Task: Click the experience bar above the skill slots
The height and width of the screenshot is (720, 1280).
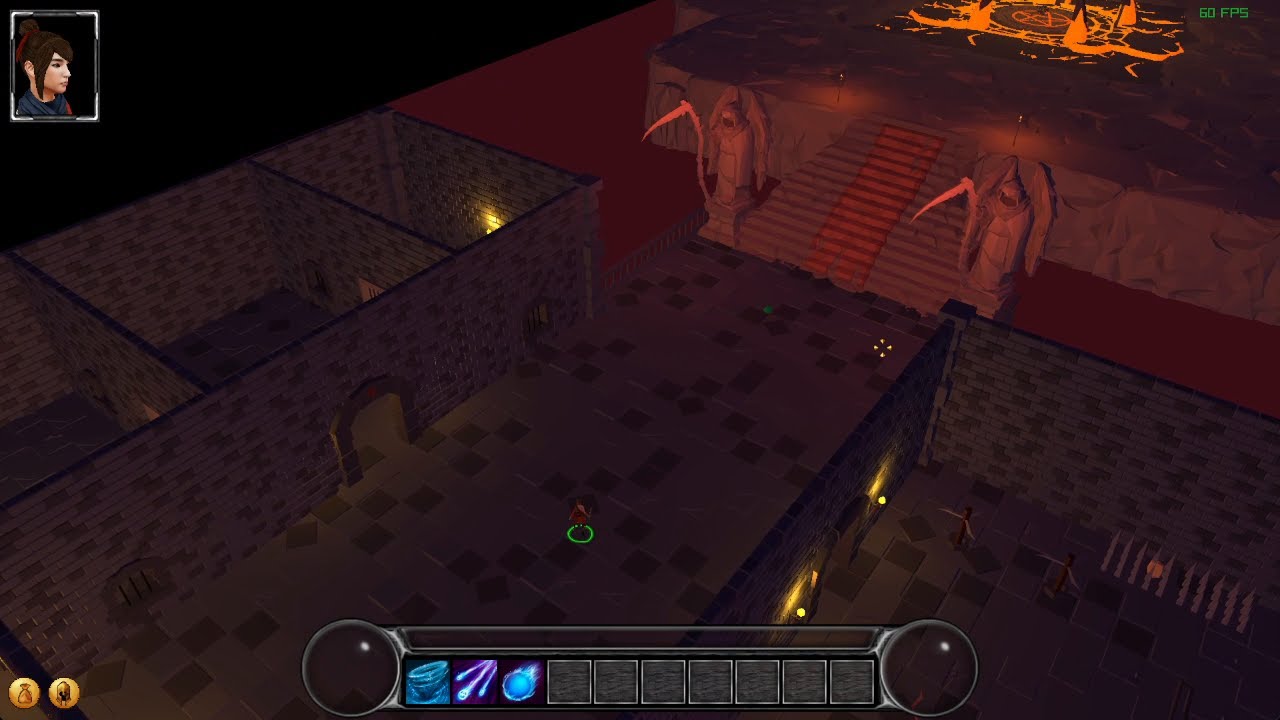Action: 640,637
